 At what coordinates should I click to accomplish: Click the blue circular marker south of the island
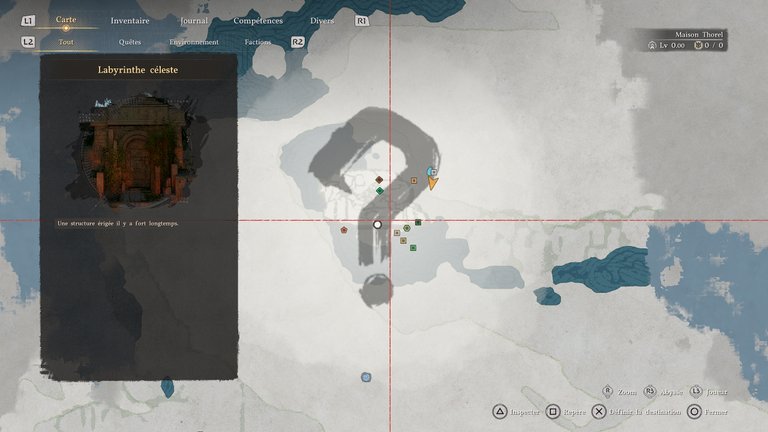point(366,377)
